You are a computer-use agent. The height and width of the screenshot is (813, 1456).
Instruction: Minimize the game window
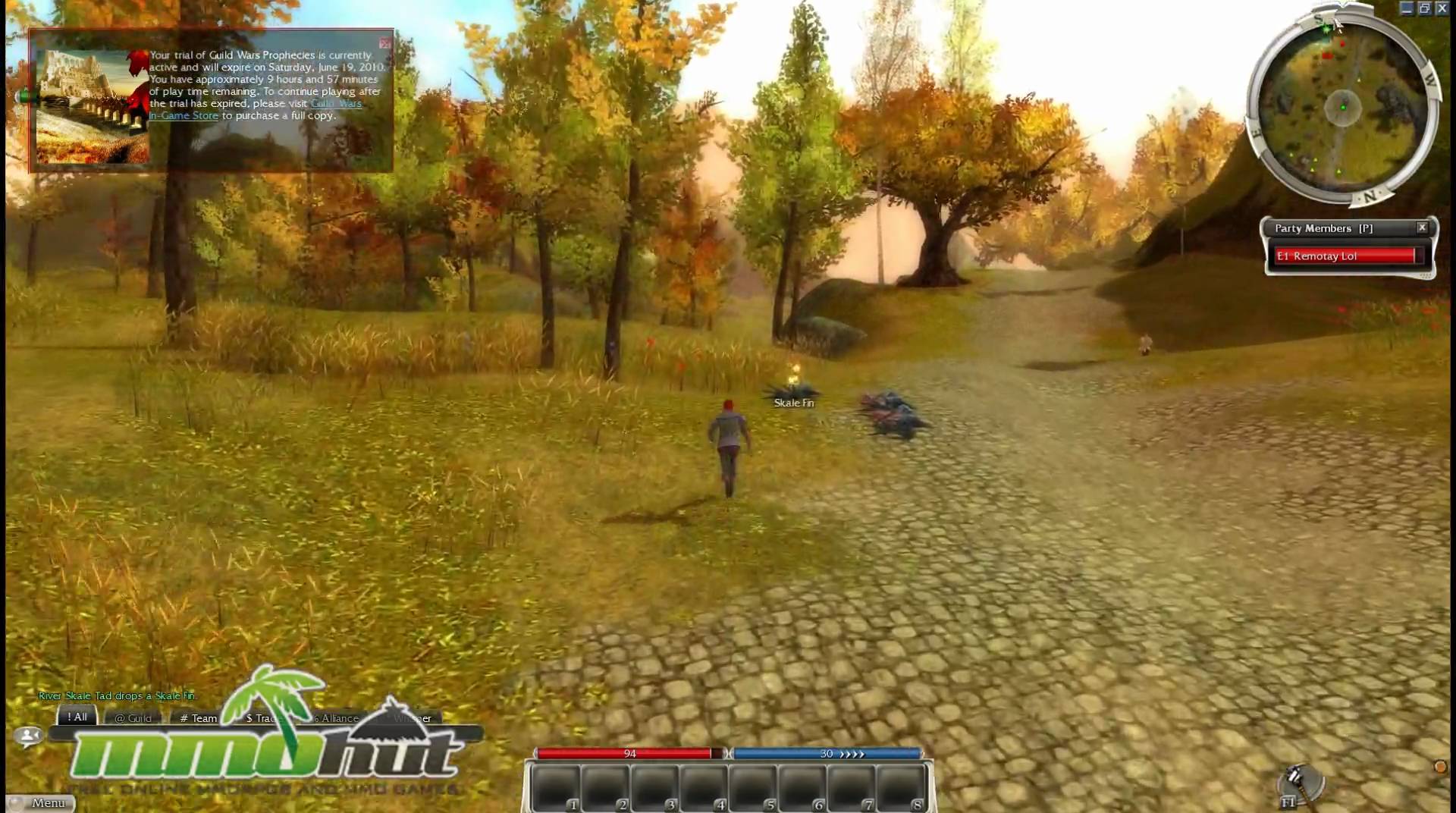click(x=1407, y=8)
